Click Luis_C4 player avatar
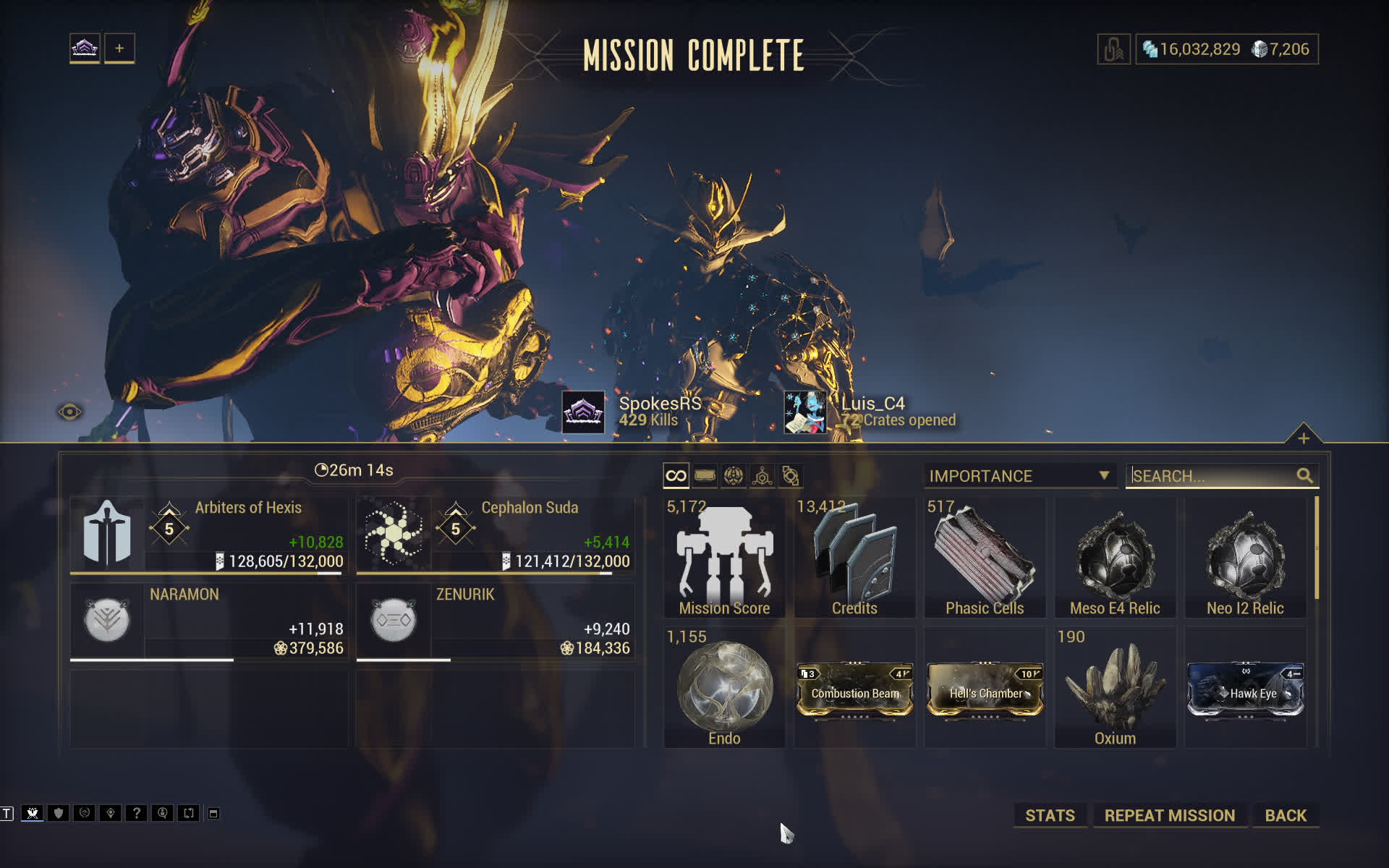This screenshot has height=868, width=1389. (804, 412)
